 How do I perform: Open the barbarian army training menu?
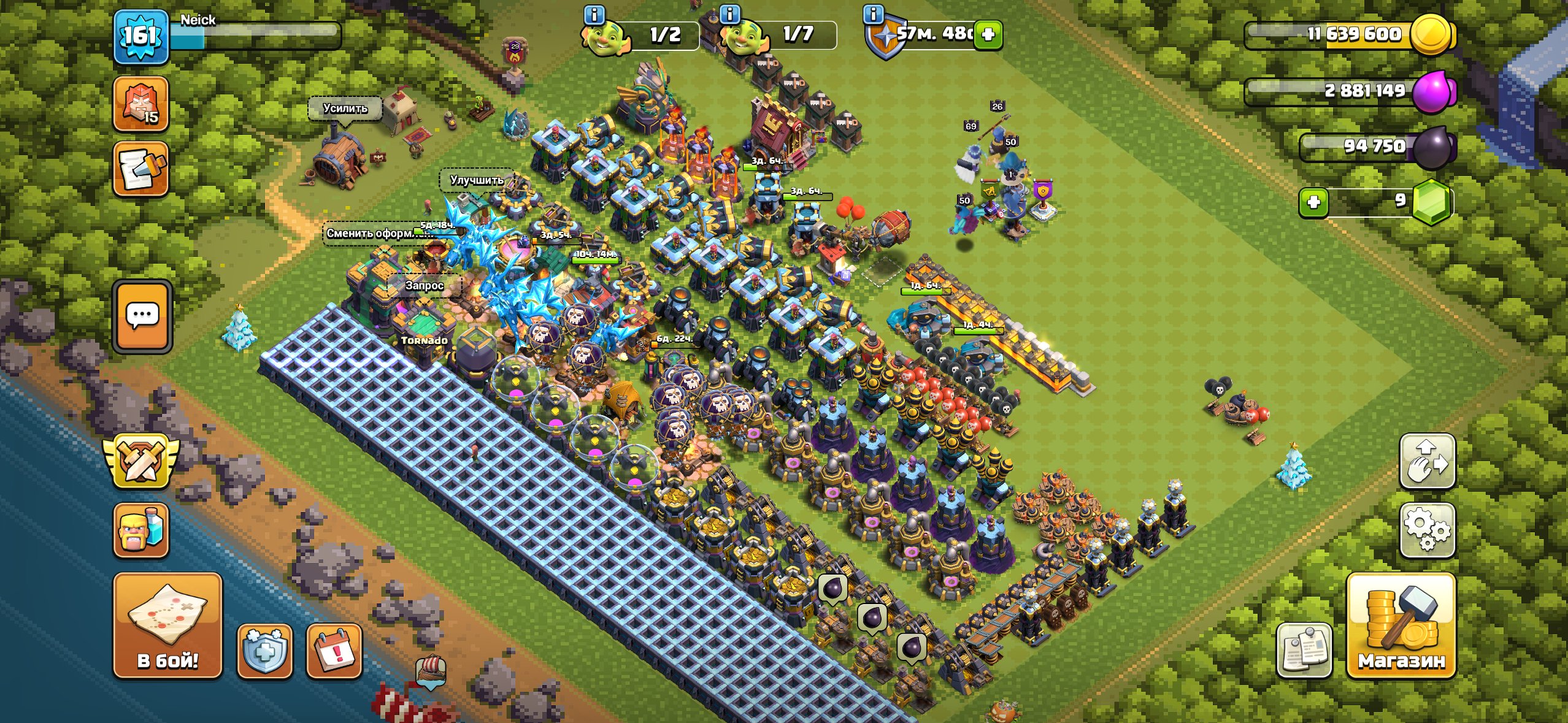click(141, 530)
